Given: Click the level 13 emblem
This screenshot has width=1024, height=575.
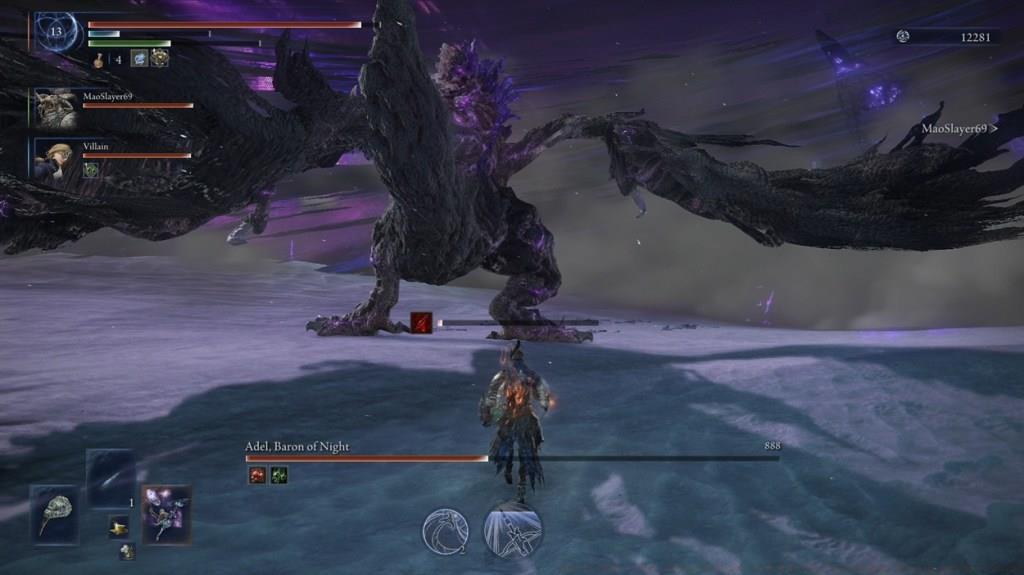Looking at the screenshot, I should pos(57,32).
